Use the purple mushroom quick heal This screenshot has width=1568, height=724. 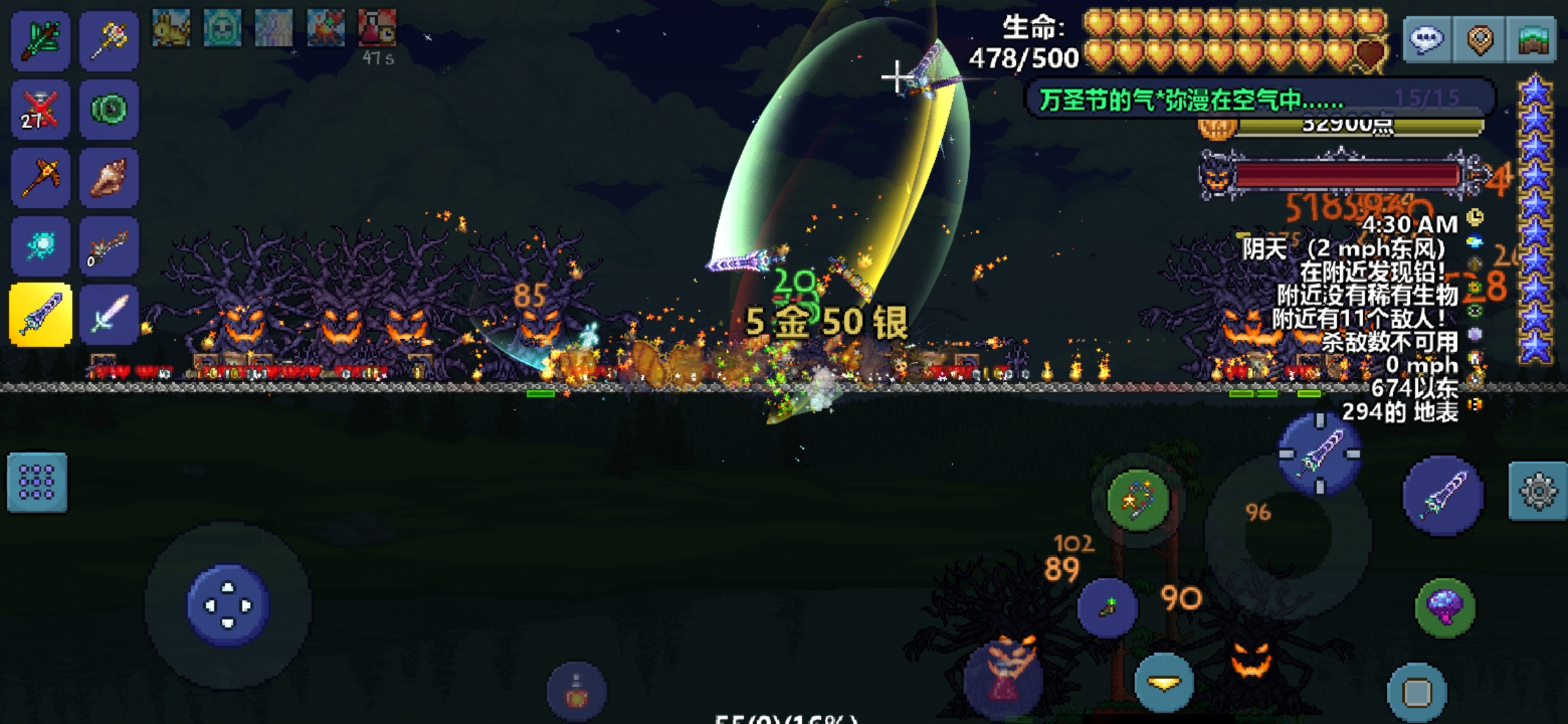point(1445,607)
